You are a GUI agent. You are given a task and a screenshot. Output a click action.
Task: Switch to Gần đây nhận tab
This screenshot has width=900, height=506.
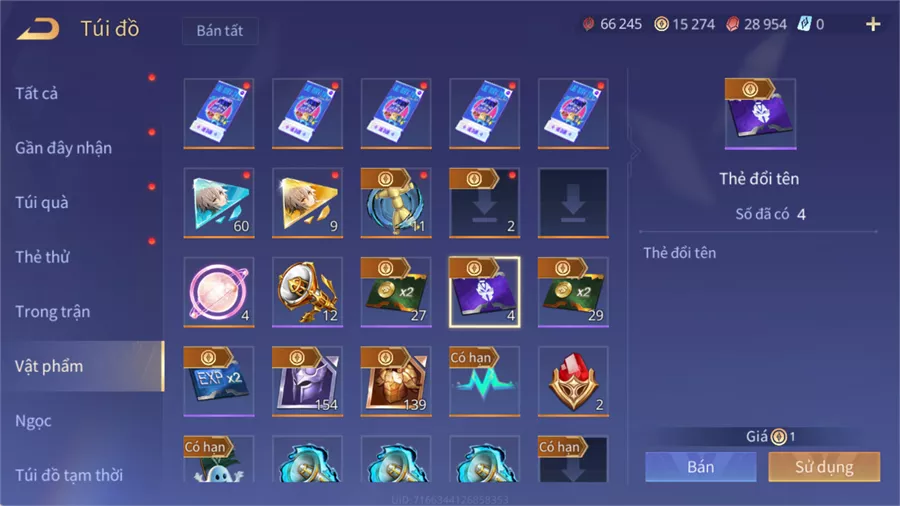63,148
